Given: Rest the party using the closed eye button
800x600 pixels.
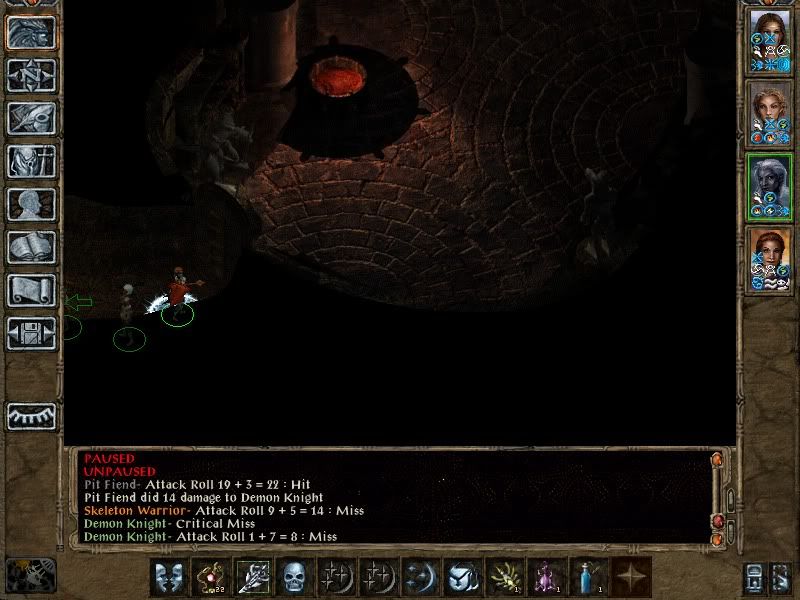Looking at the screenshot, I should (x=31, y=415).
